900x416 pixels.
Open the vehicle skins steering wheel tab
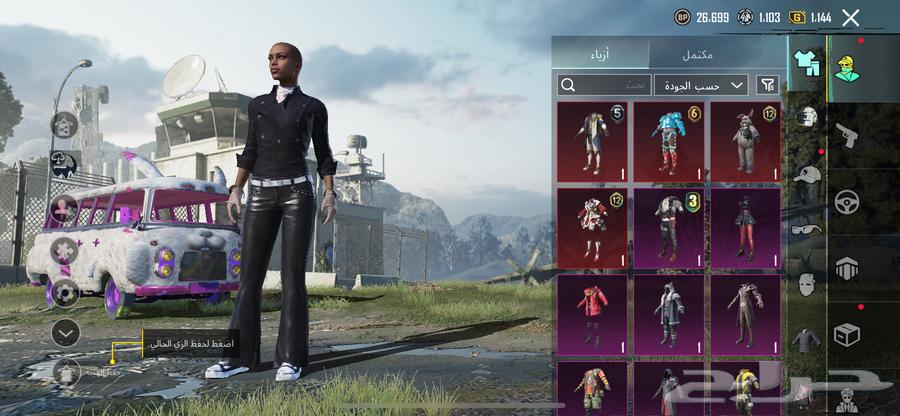point(846,201)
